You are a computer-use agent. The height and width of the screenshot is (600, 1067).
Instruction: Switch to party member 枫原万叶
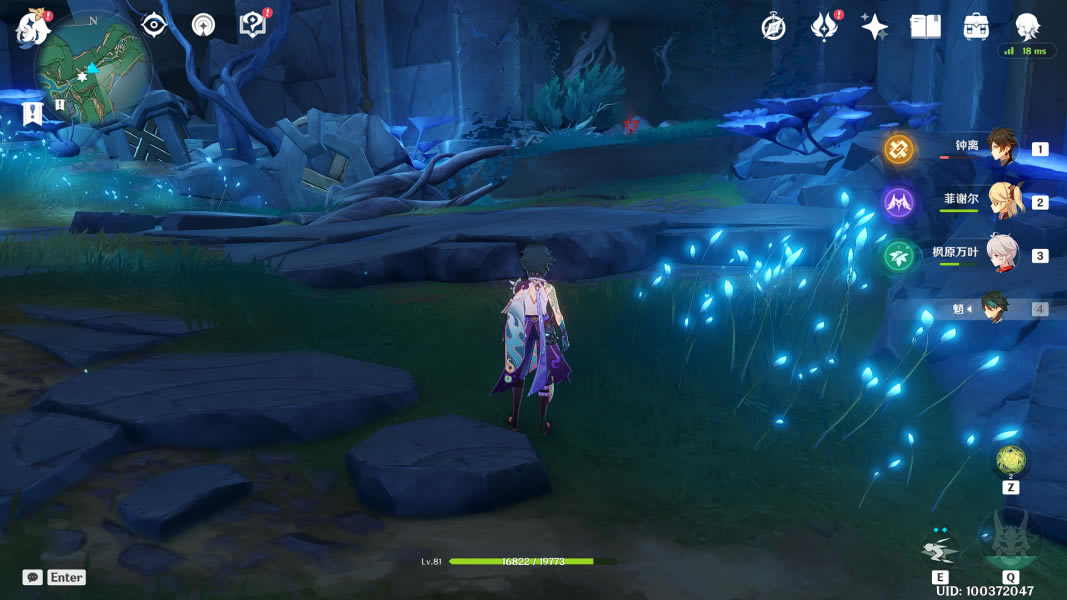coord(1000,255)
